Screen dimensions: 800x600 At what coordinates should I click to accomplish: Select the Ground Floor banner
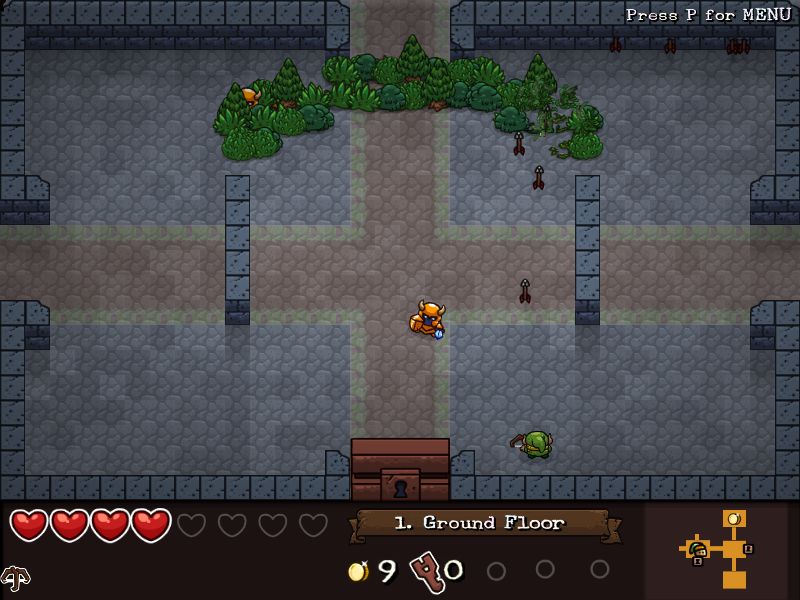coord(480,523)
